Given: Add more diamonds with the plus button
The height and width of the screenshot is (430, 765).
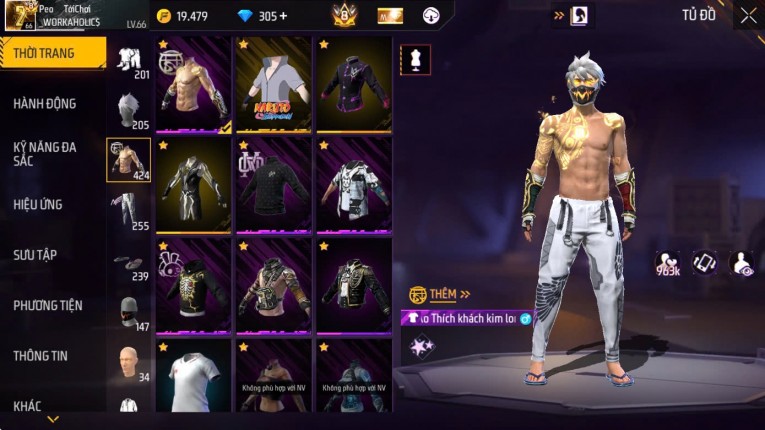Looking at the screenshot, I should click(x=283, y=16).
